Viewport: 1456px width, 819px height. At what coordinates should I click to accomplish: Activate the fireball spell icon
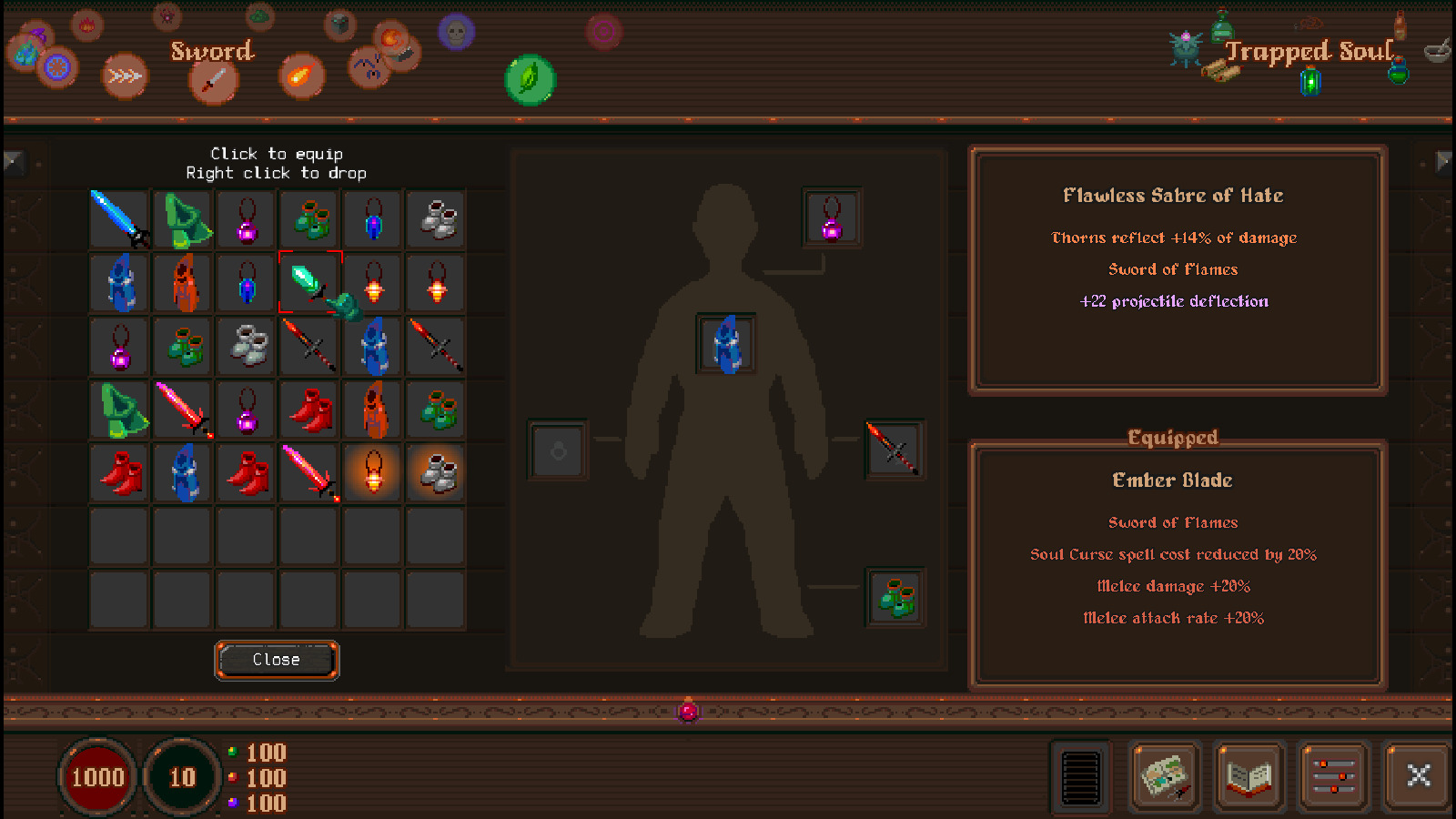[300, 77]
